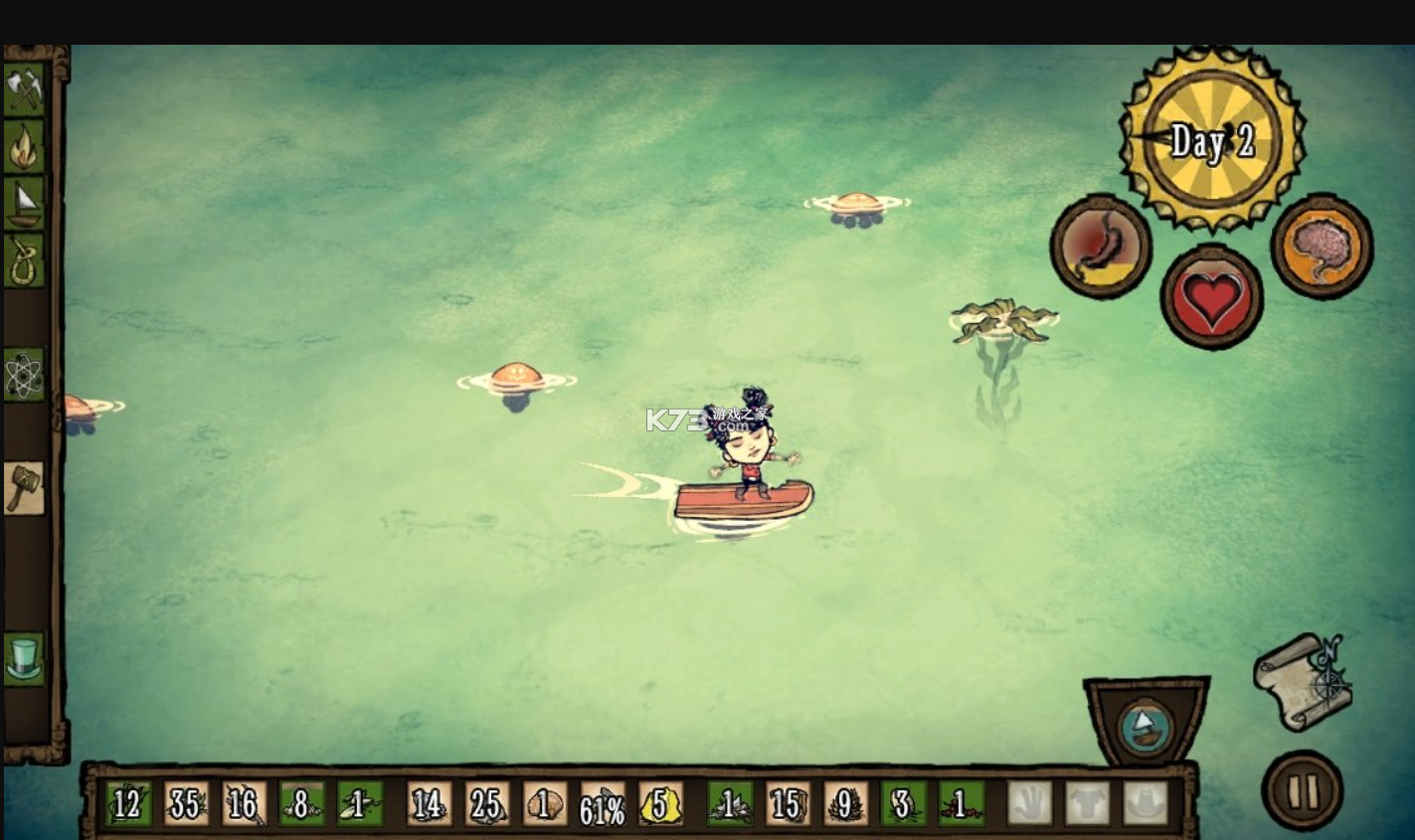The width and height of the screenshot is (1415, 840).
Task: Pick the inventory stack of 35
Action: [x=187, y=803]
